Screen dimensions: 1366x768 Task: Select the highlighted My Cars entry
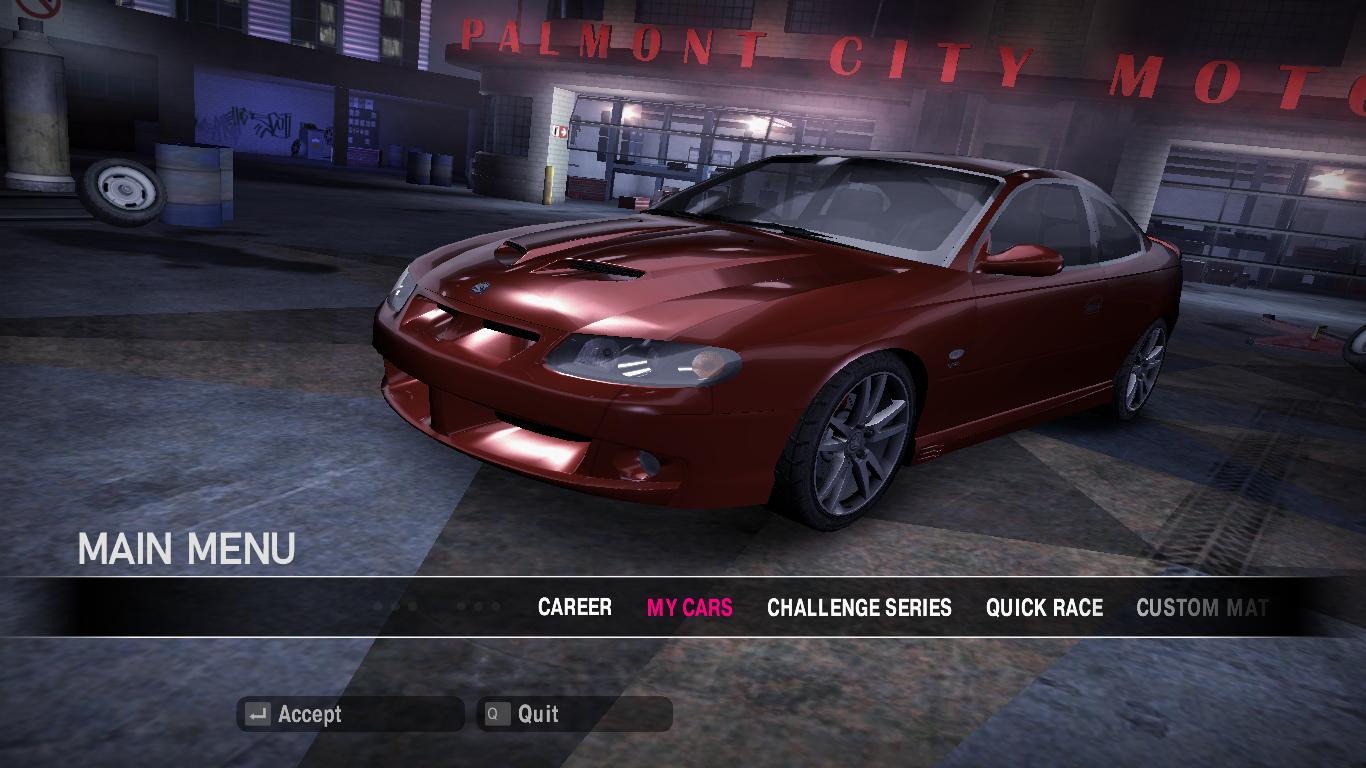(689, 607)
